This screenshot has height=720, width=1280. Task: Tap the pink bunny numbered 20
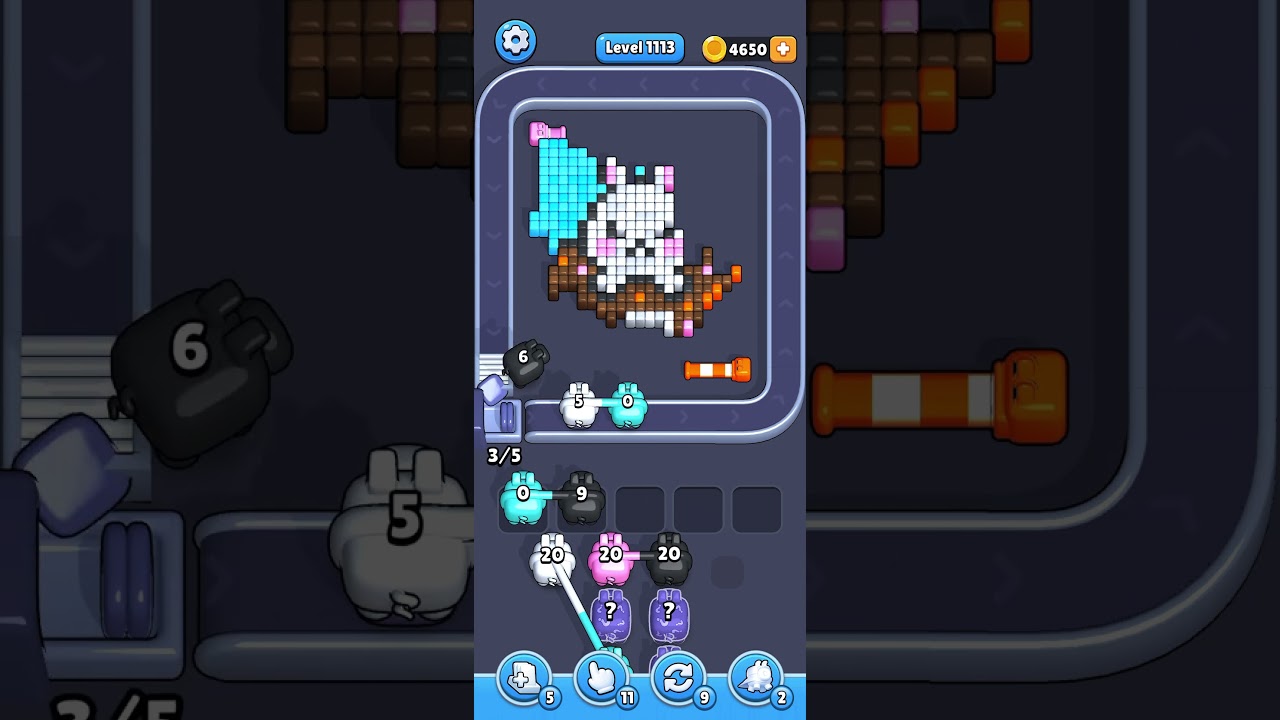(x=609, y=556)
